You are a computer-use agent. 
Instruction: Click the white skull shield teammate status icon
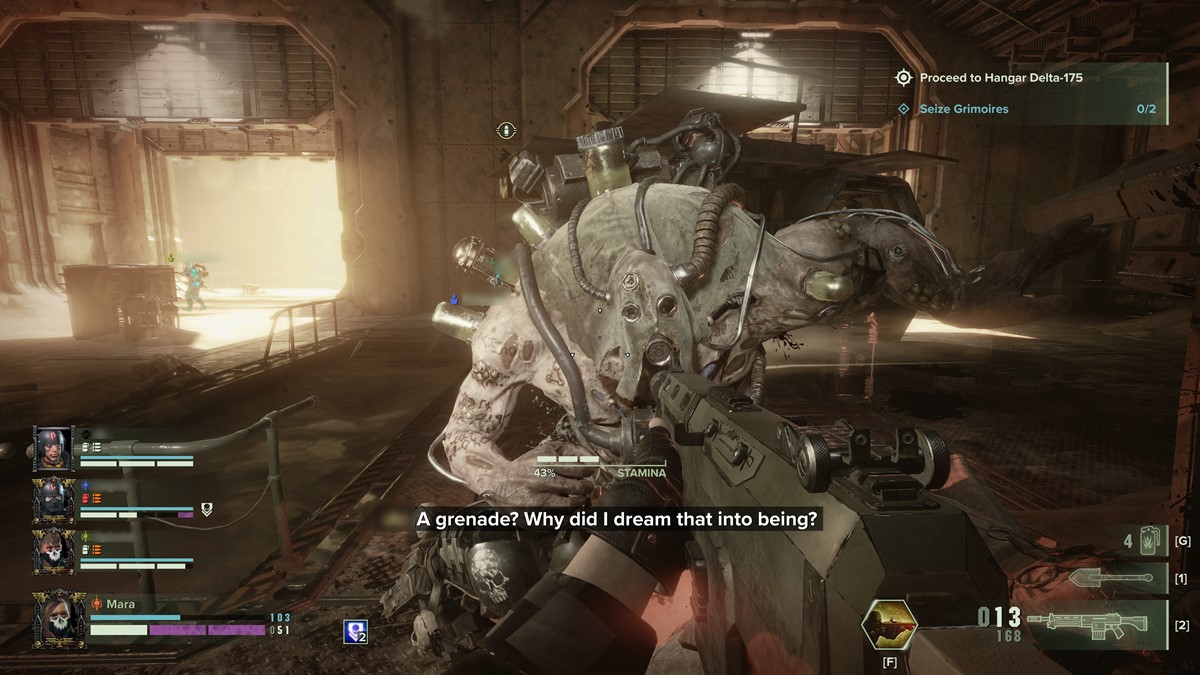pos(207,510)
